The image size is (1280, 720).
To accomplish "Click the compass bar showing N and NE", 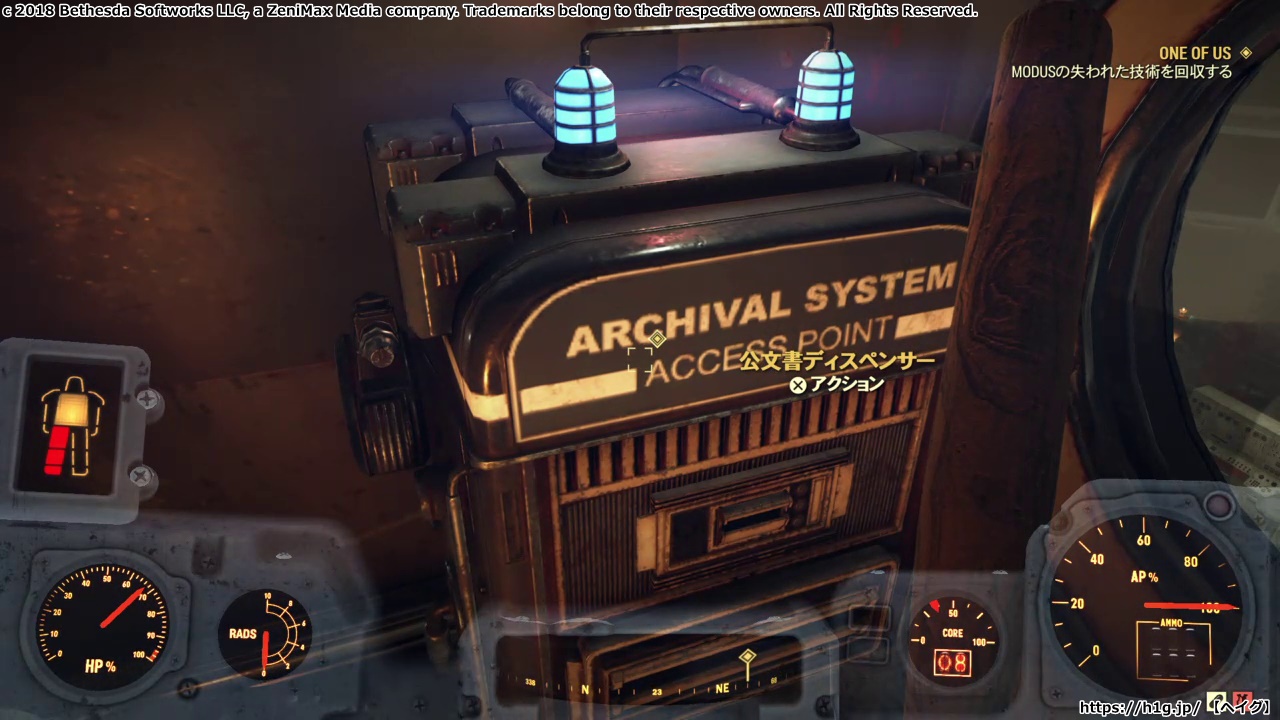I will click(650, 688).
